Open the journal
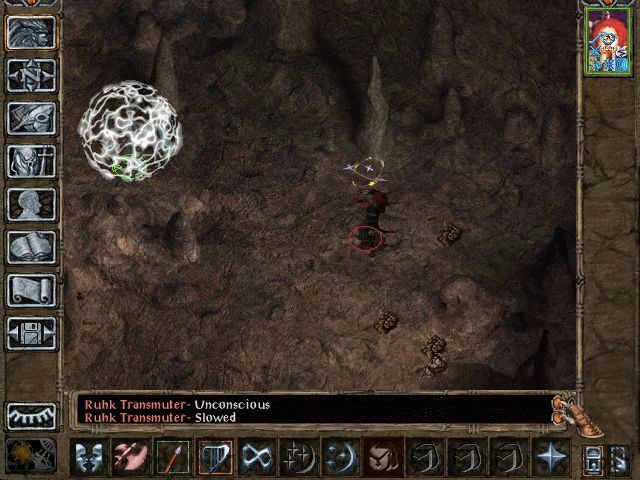The image size is (640, 480). coord(31,118)
